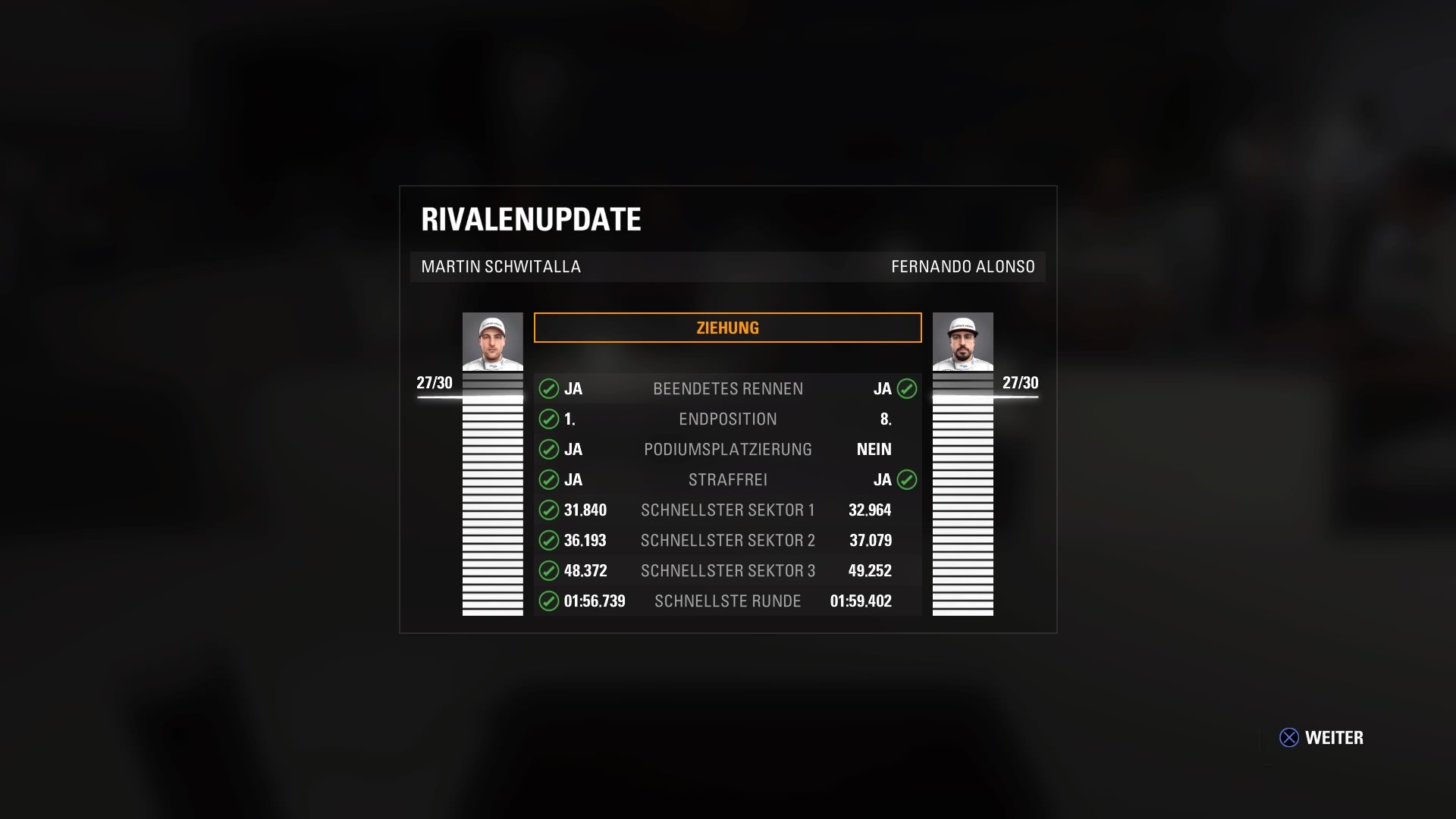Toggle Alonso's Beendetes Rennen JA checkmark

907,388
